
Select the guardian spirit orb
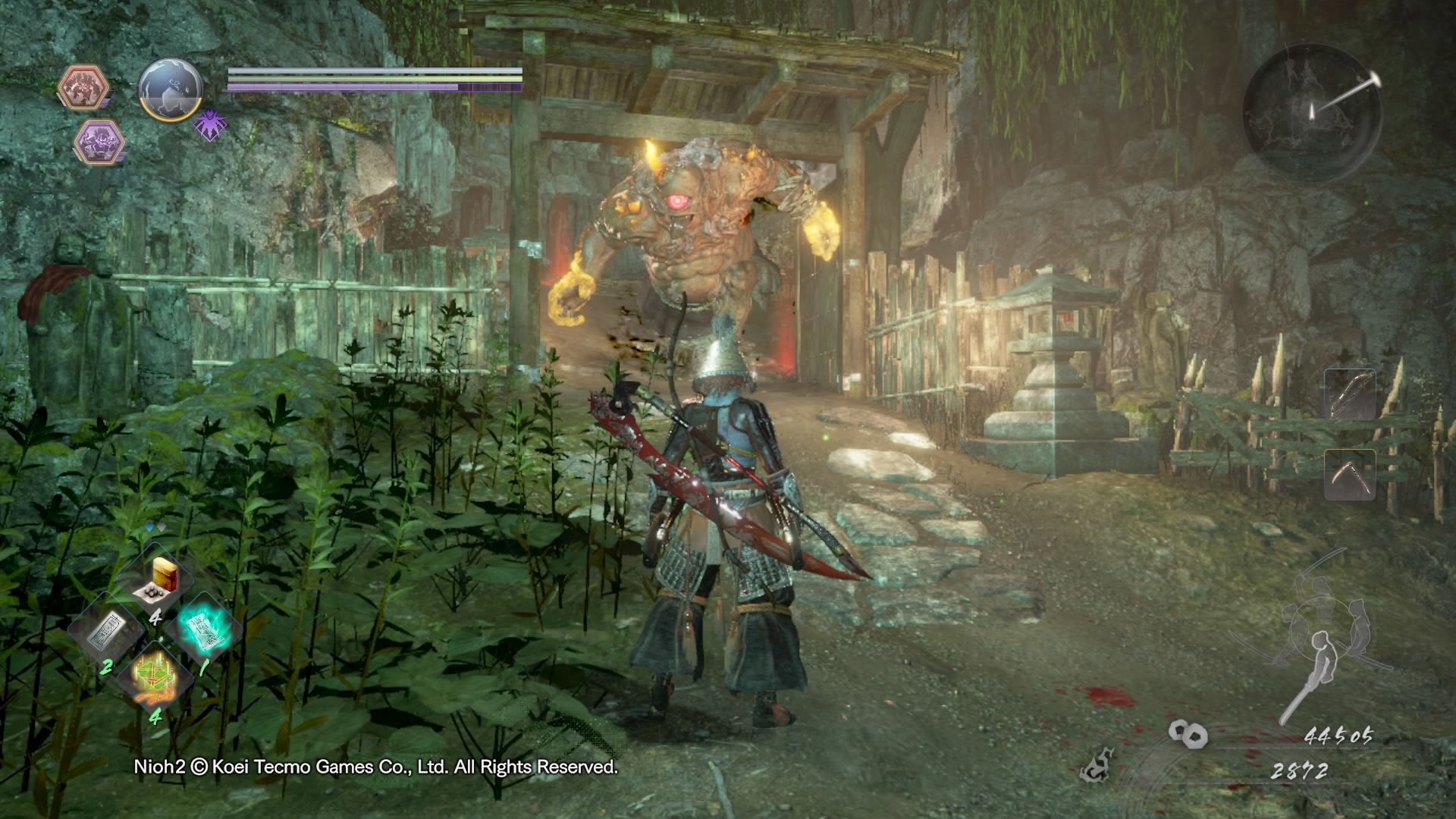171,89
